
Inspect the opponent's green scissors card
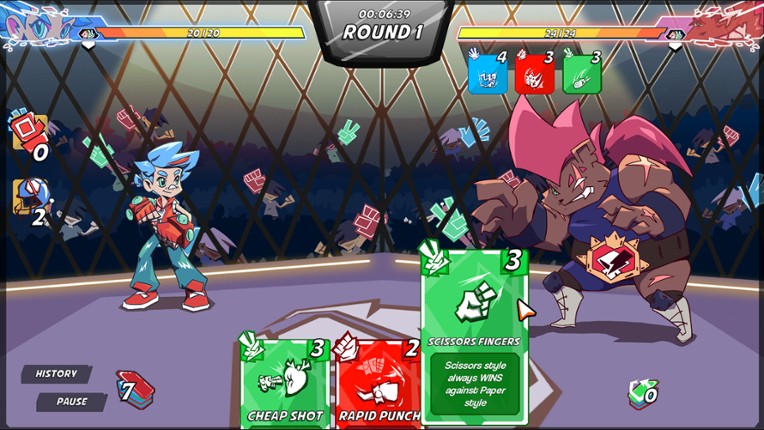pyautogui.click(x=581, y=73)
